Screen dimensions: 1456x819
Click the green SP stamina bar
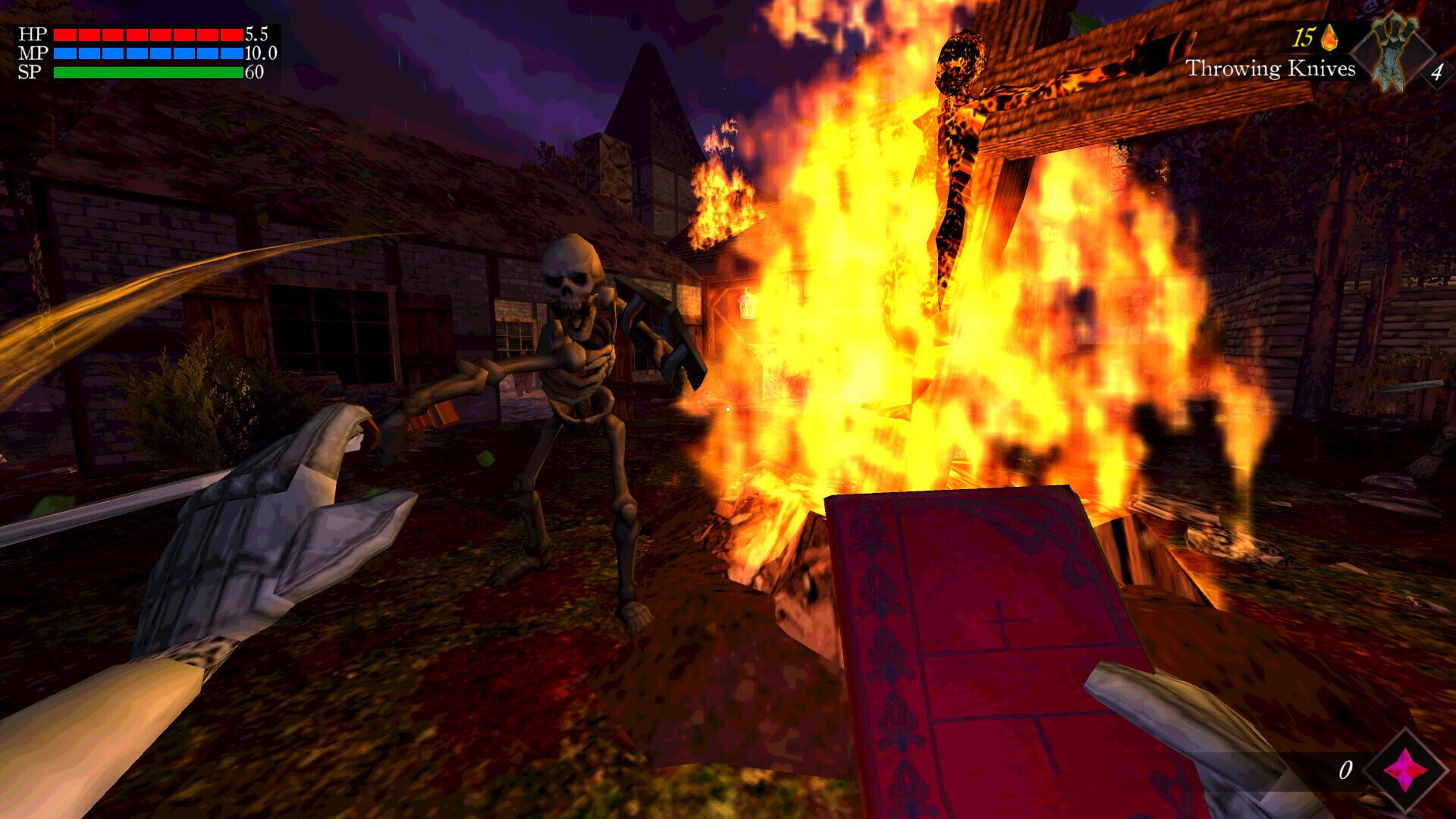click(148, 72)
